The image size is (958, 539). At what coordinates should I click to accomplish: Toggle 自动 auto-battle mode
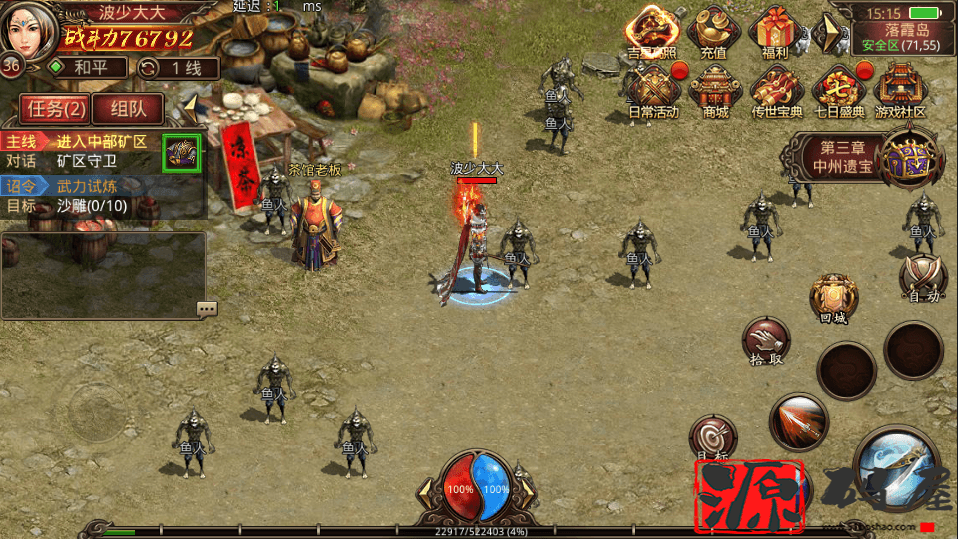[x=922, y=278]
